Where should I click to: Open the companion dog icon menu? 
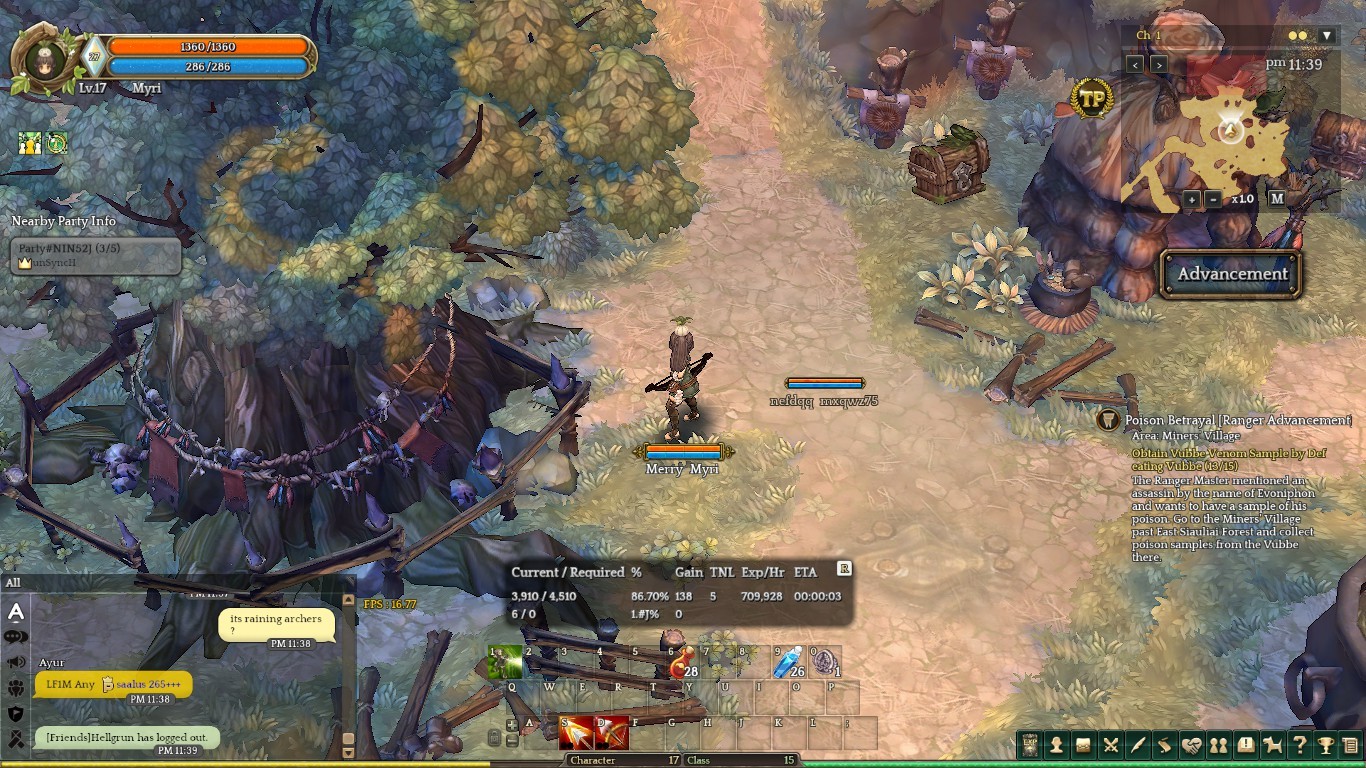point(1272,745)
